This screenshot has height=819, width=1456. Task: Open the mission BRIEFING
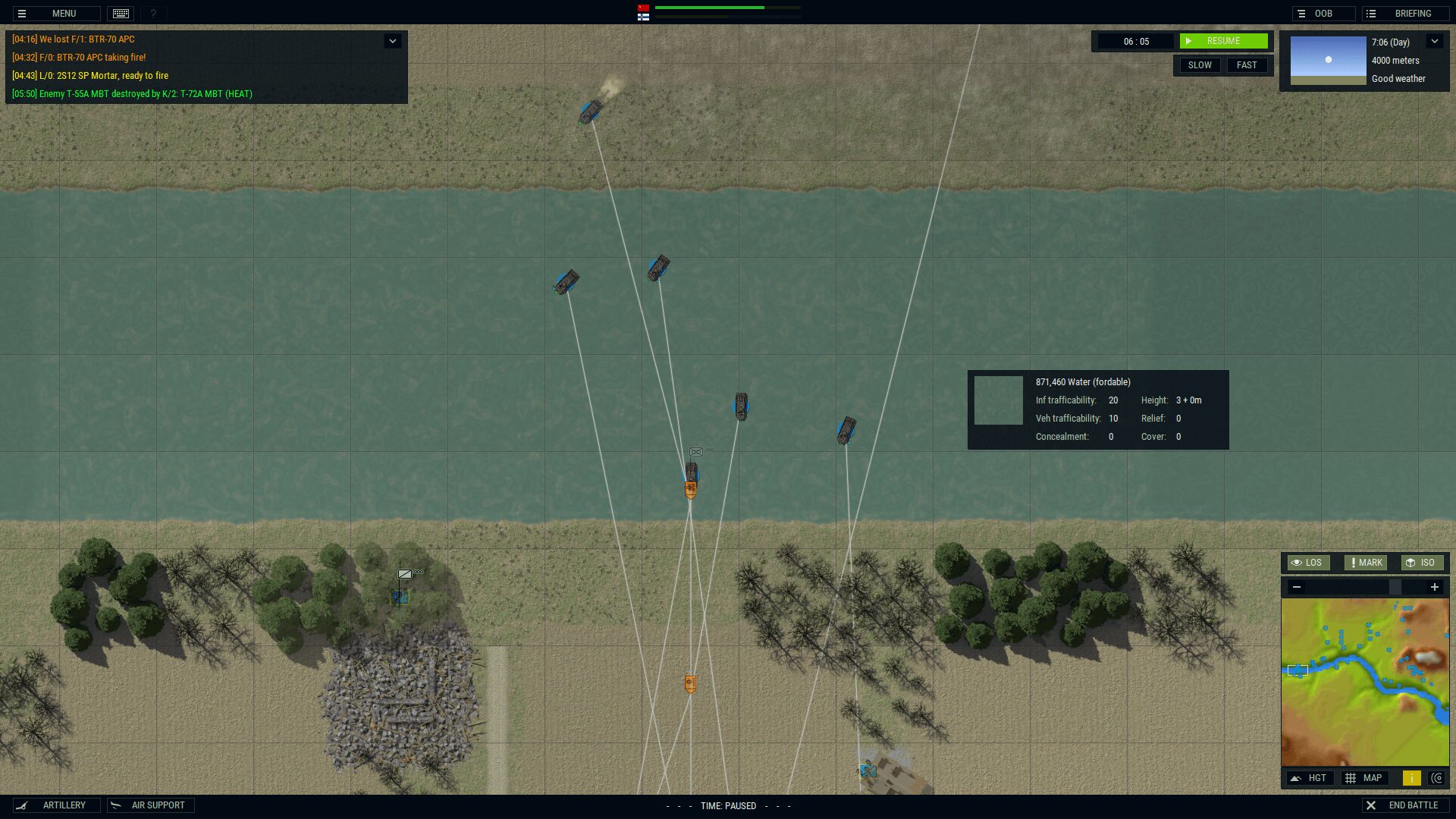pyautogui.click(x=1404, y=14)
